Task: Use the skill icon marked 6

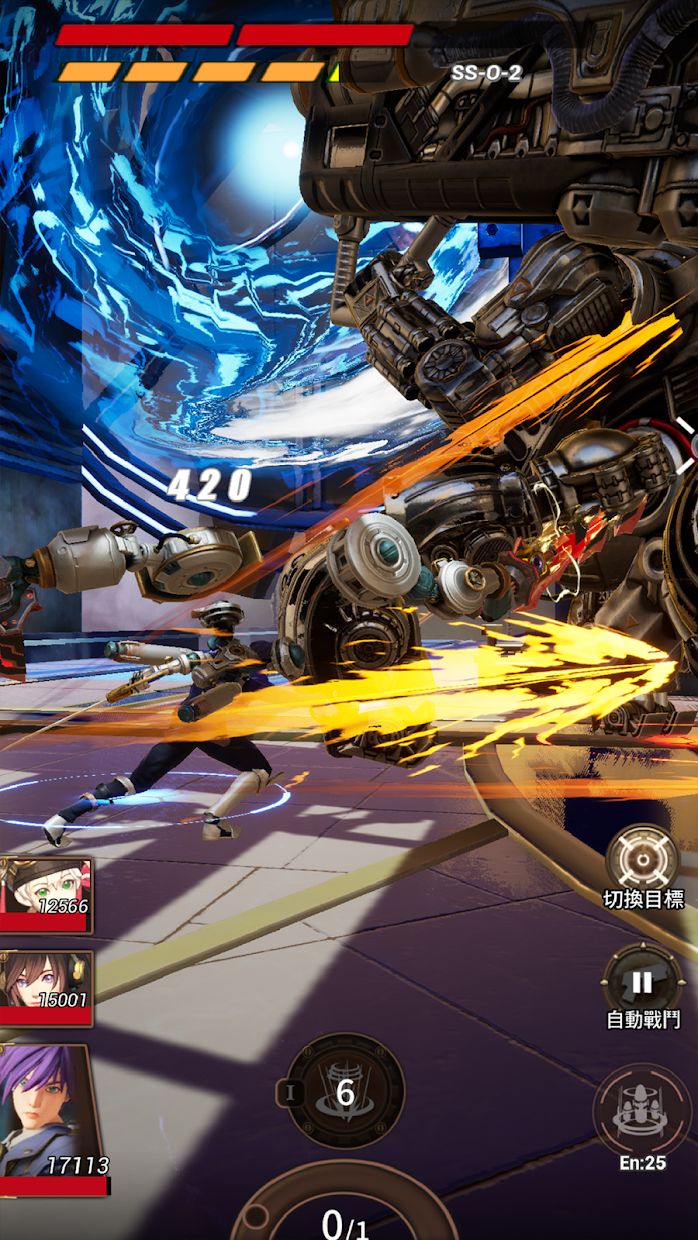Action: 345,1091
